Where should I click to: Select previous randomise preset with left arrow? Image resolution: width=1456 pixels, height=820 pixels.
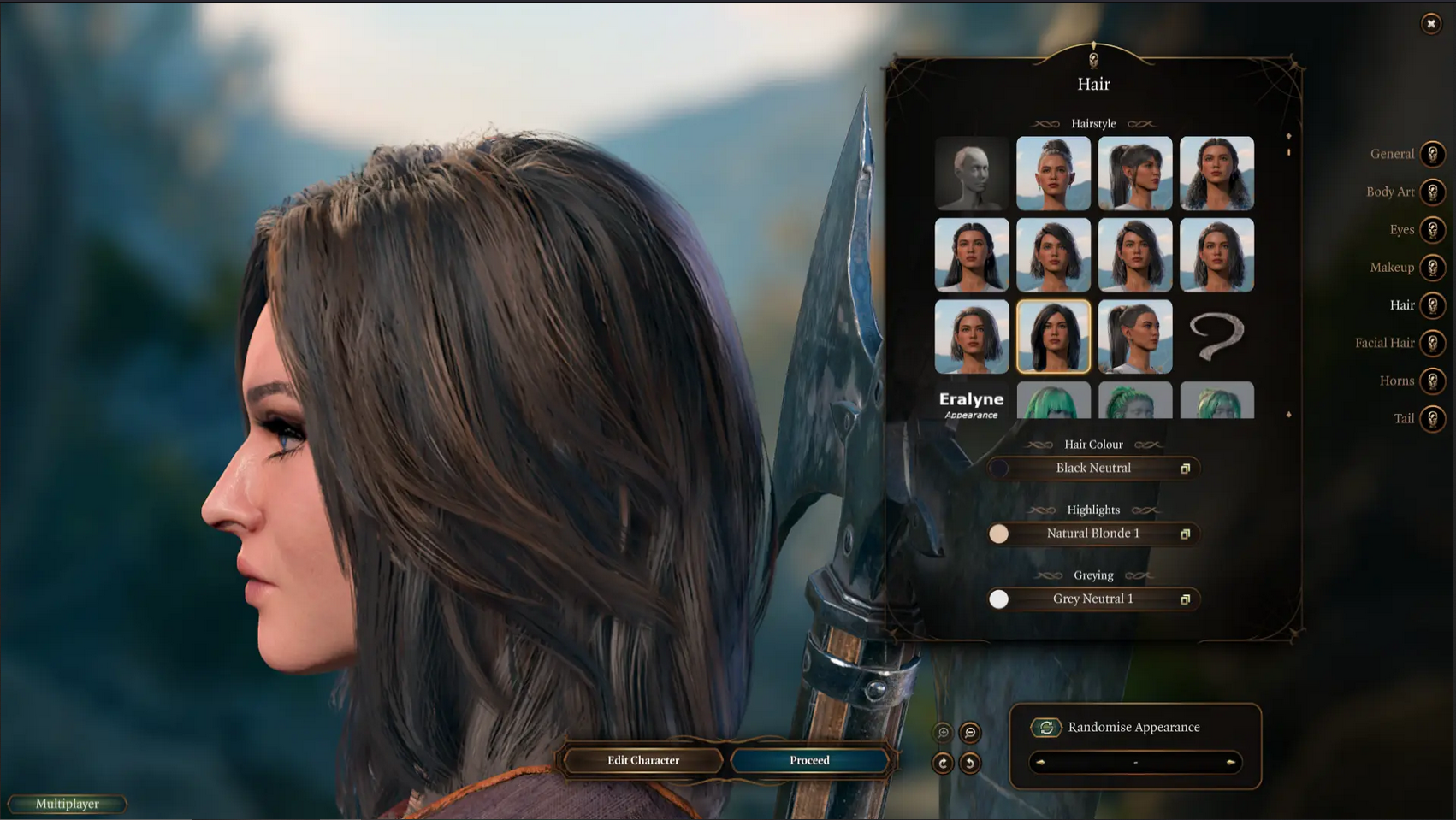1040,762
